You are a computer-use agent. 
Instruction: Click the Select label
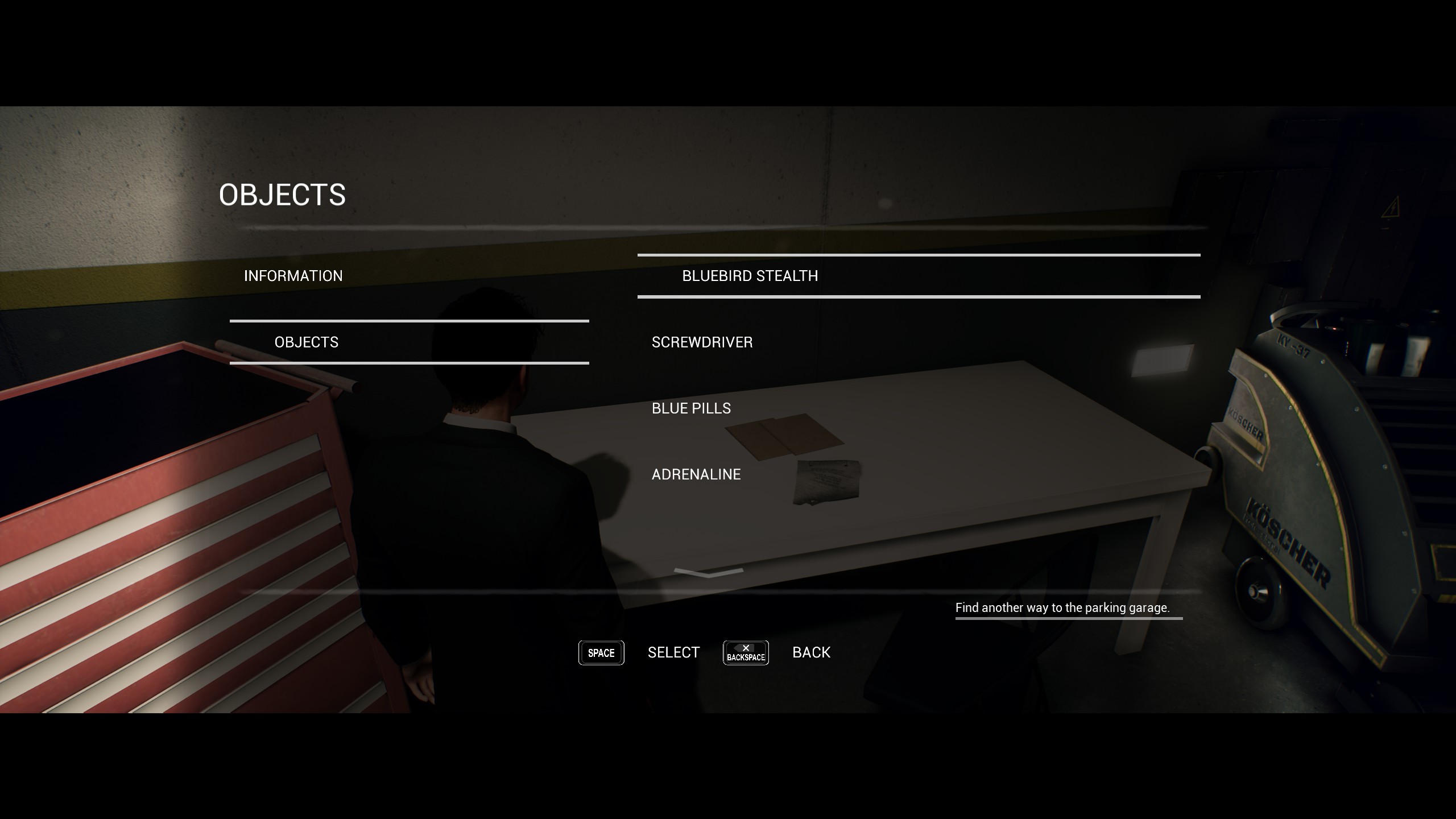click(673, 652)
